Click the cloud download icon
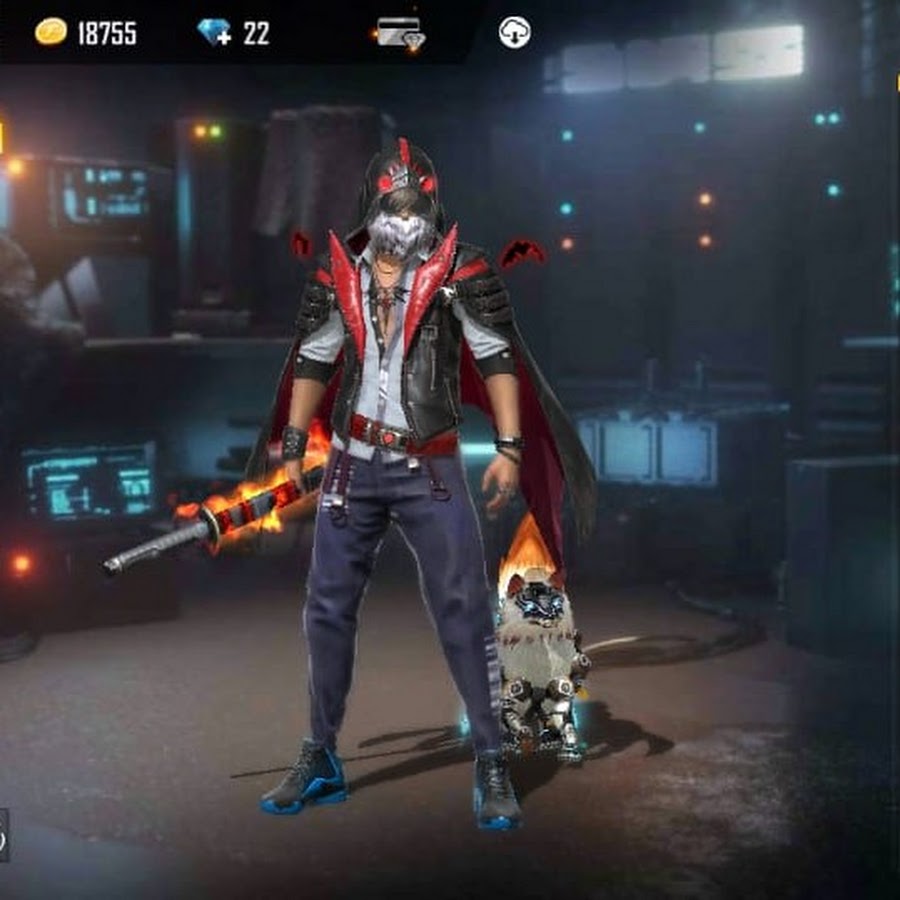The height and width of the screenshot is (900, 900). [x=514, y=32]
